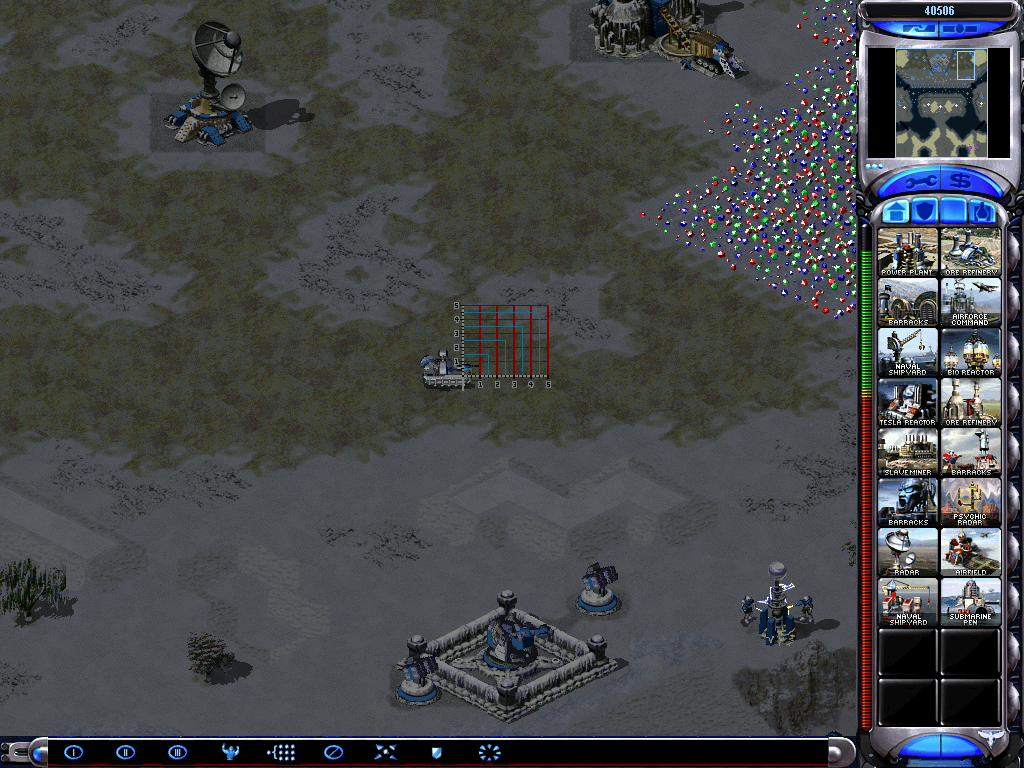
Task: Build the Psychic Radar structure
Action: 970,502
